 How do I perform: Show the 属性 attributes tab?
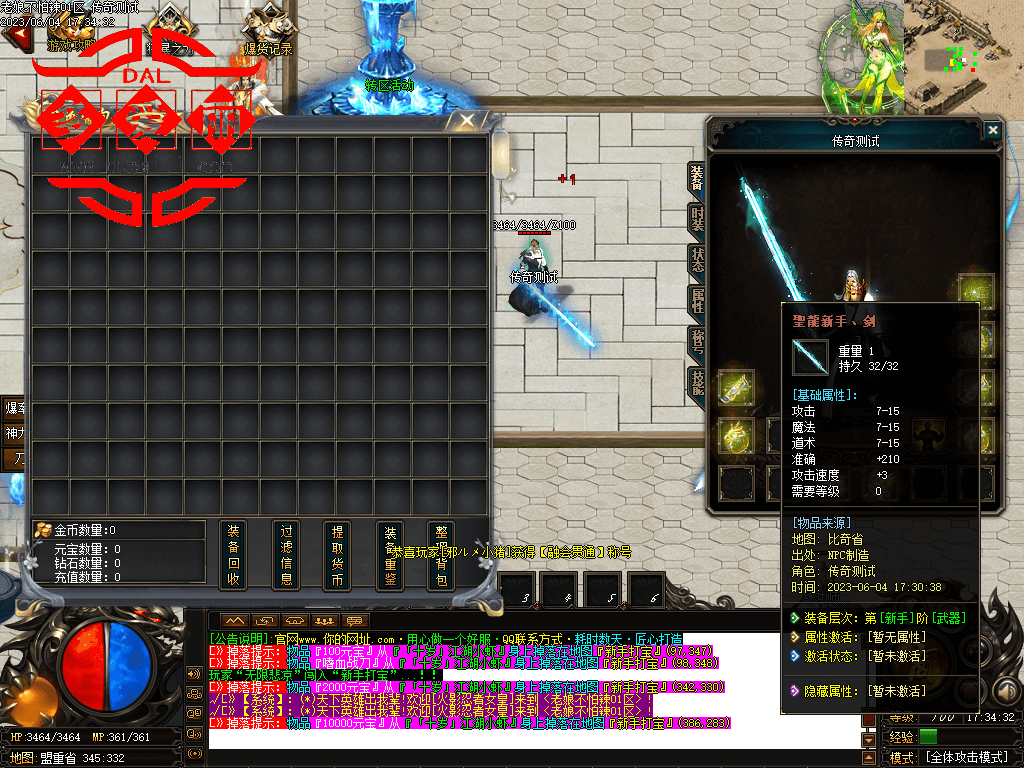pos(697,300)
